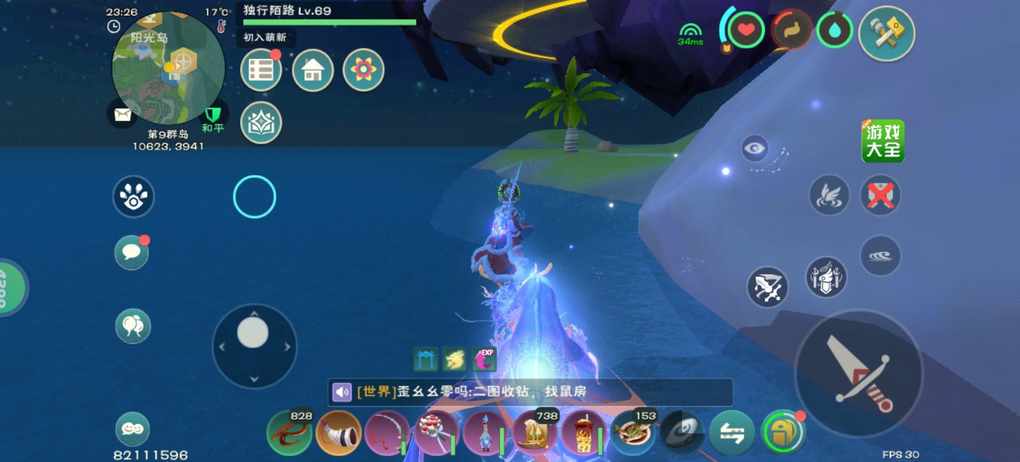
Task: Open the lotus book icon
Action: click(261, 122)
